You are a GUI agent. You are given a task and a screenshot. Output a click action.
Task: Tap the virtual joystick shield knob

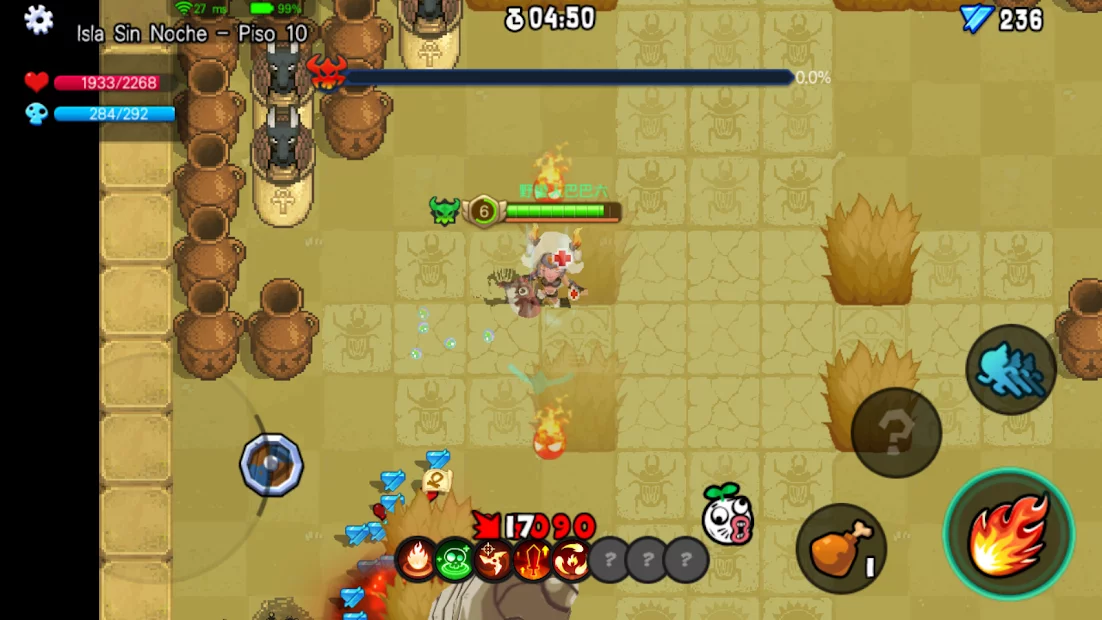tap(271, 465)
